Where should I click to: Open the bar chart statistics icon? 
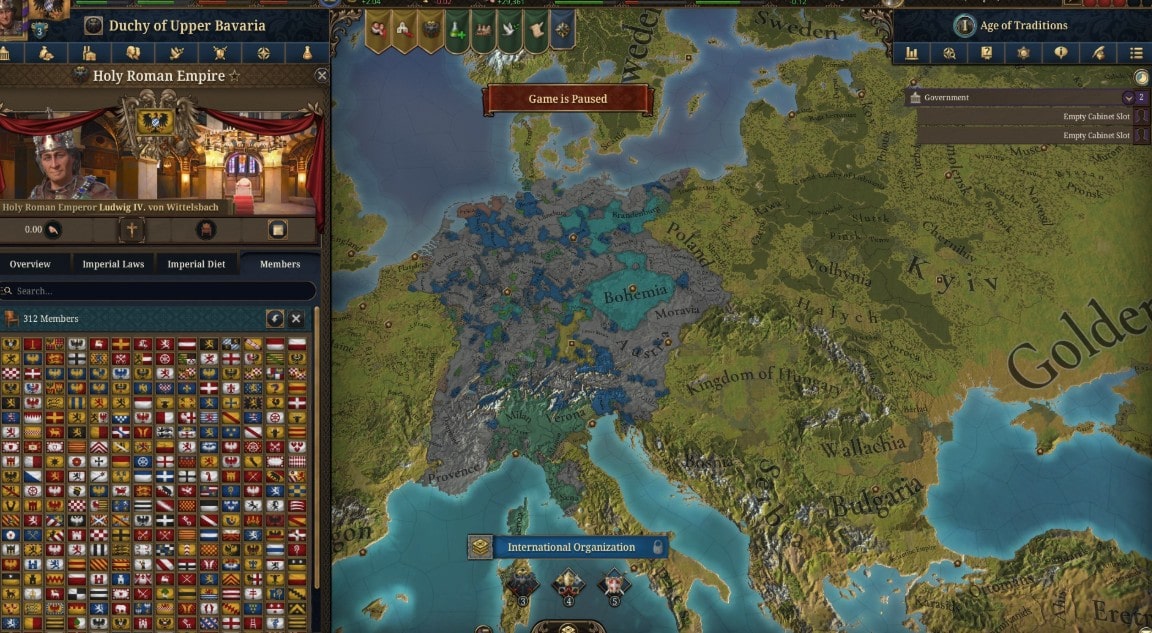[912, 53]
